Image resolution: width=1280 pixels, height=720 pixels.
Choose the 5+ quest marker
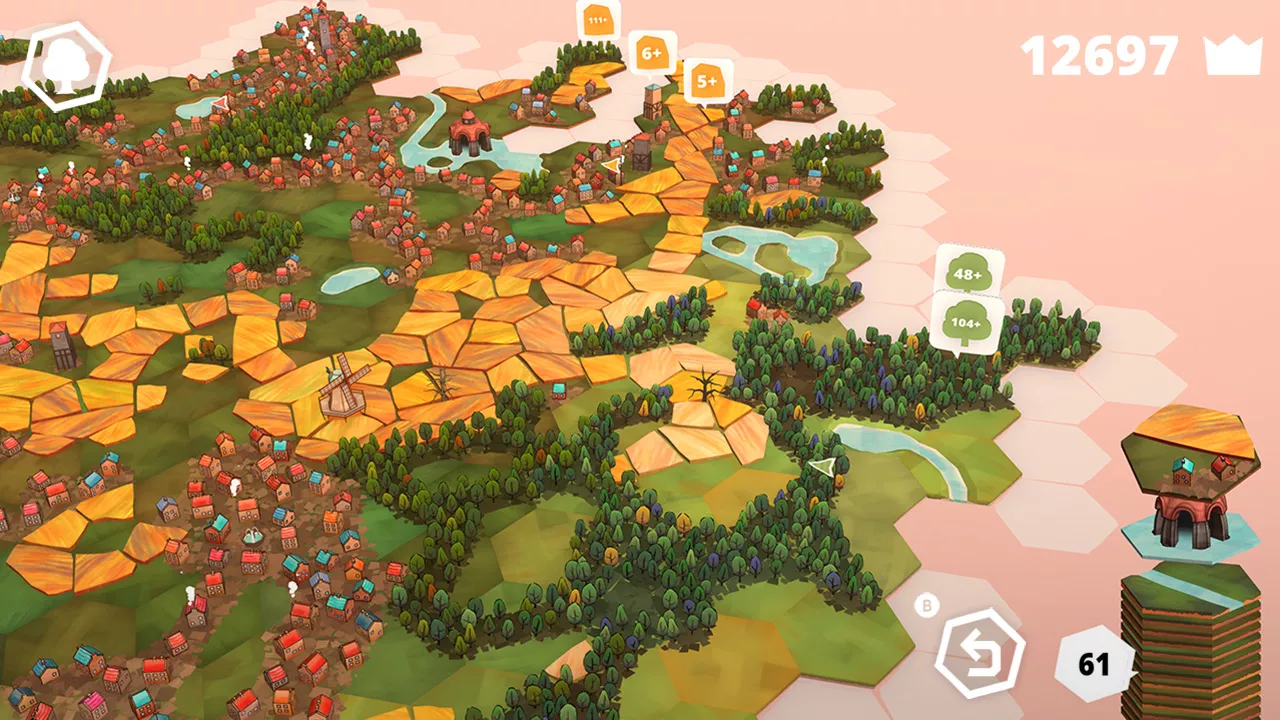point(708,81)
